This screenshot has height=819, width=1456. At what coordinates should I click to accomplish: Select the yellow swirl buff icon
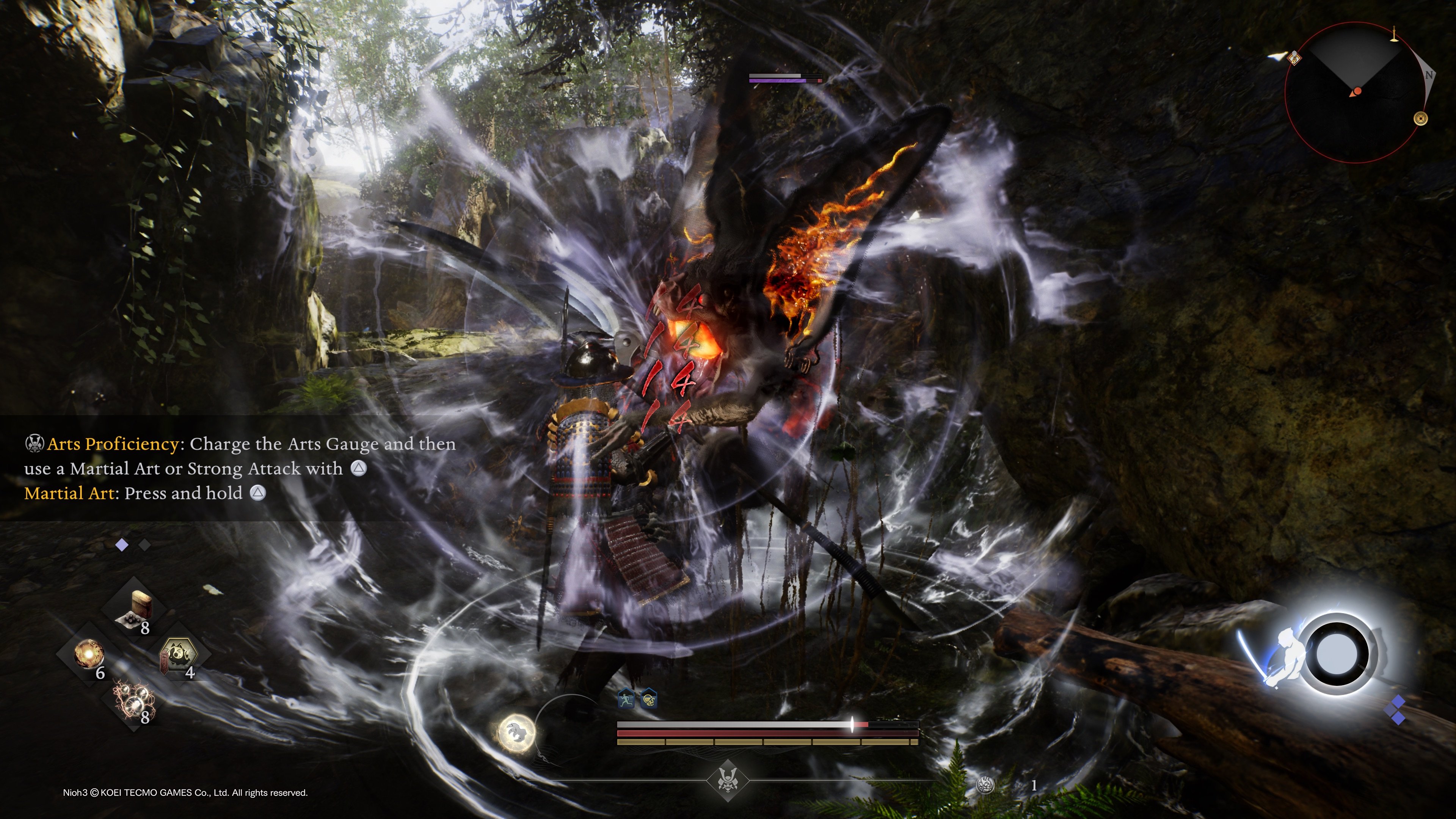tap(649, 700)
